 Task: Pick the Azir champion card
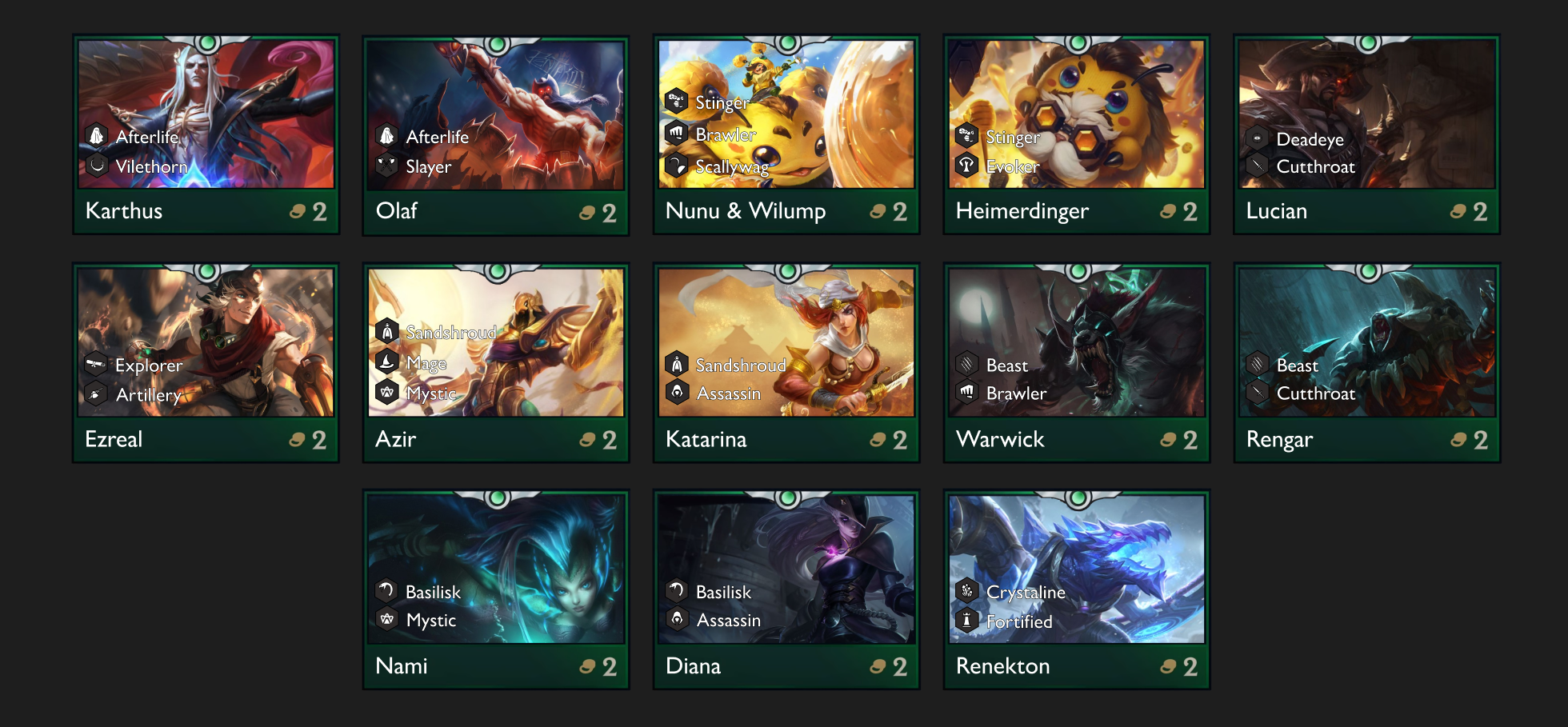(496, 362)
